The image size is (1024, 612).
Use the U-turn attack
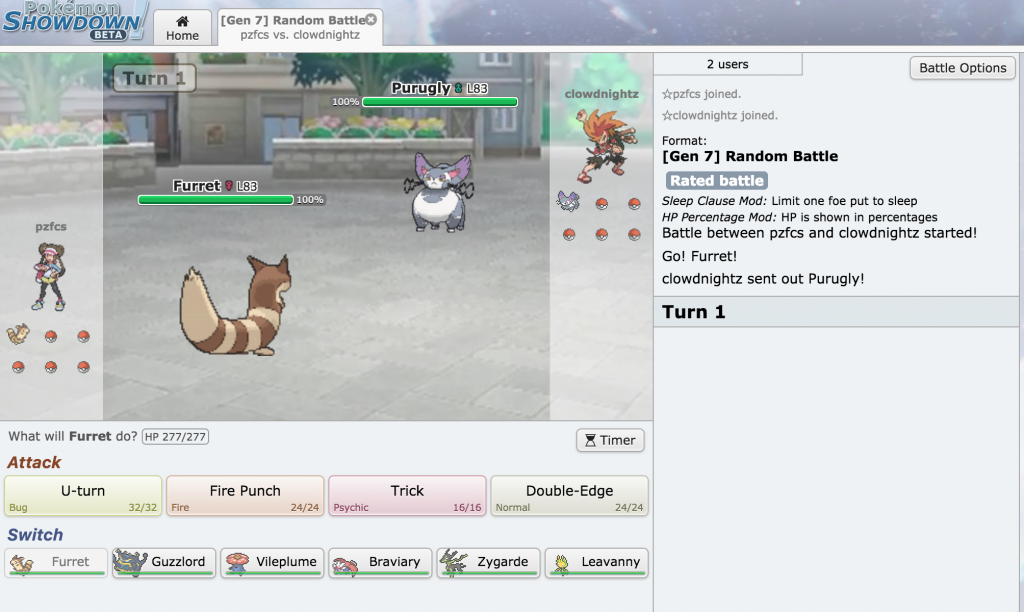click(83, 496)
